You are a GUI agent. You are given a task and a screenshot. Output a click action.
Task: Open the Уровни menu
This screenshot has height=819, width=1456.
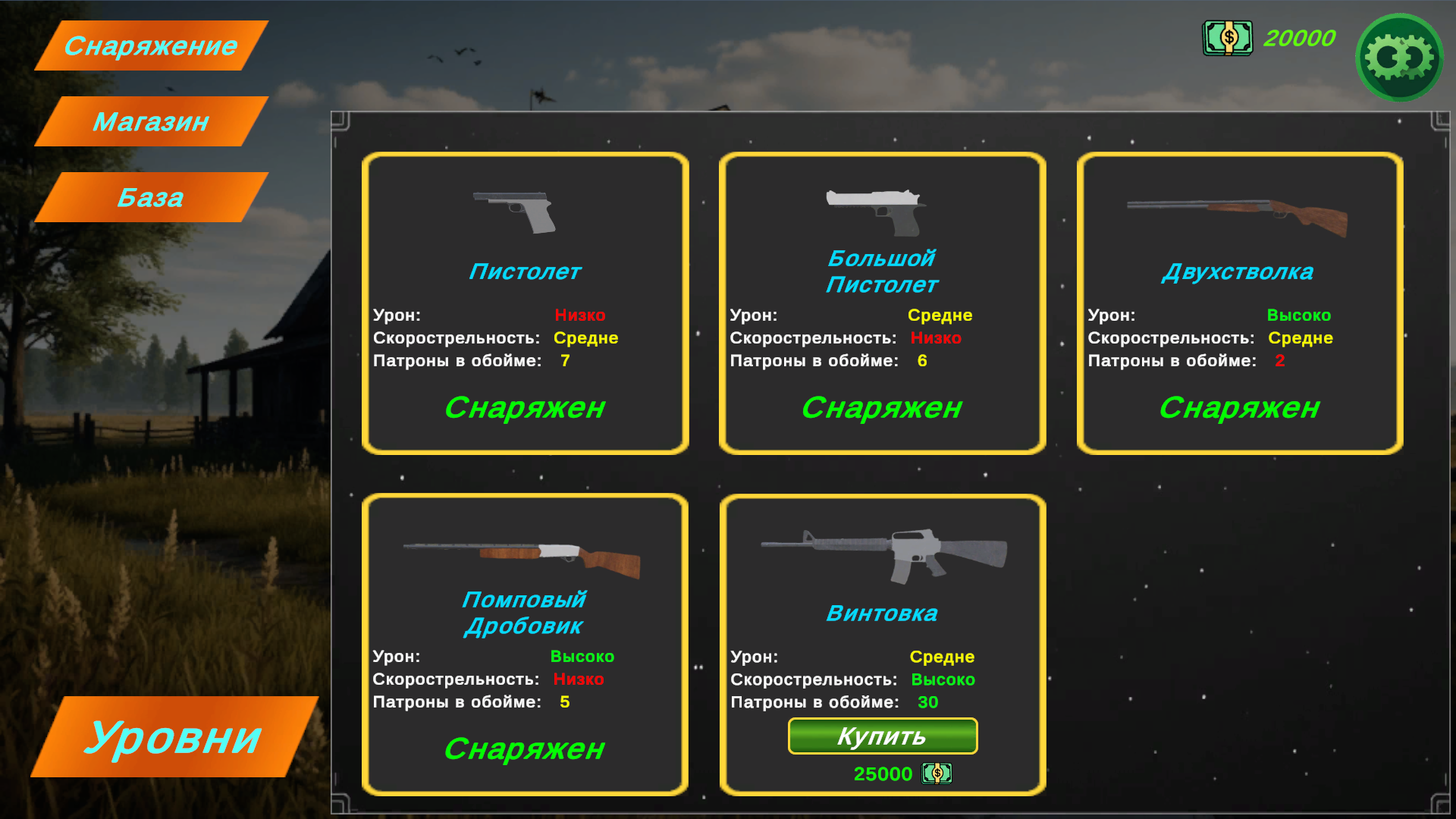[x=174, y=734]
